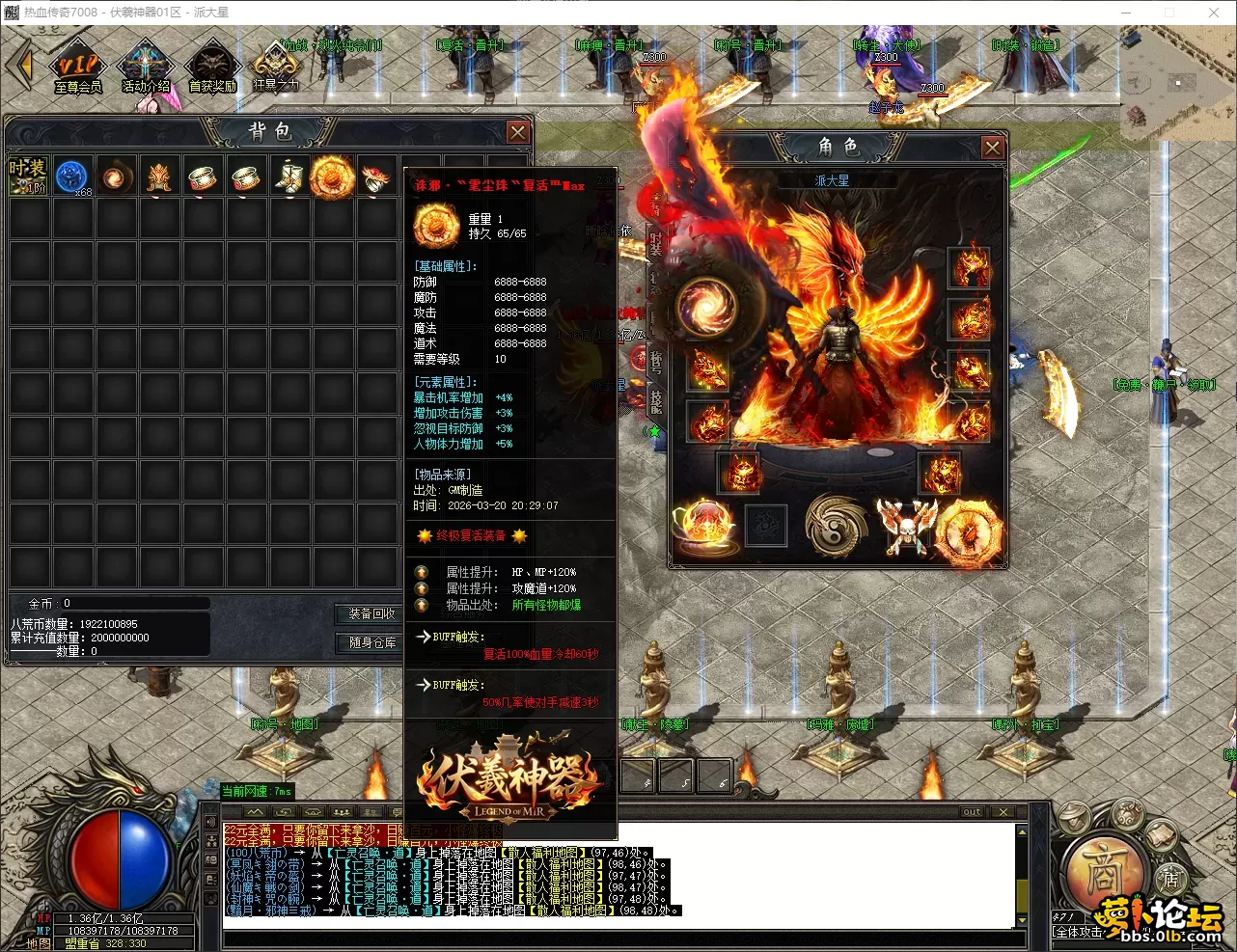Select the skull and crossed axes equipment slot

[905, 527]
